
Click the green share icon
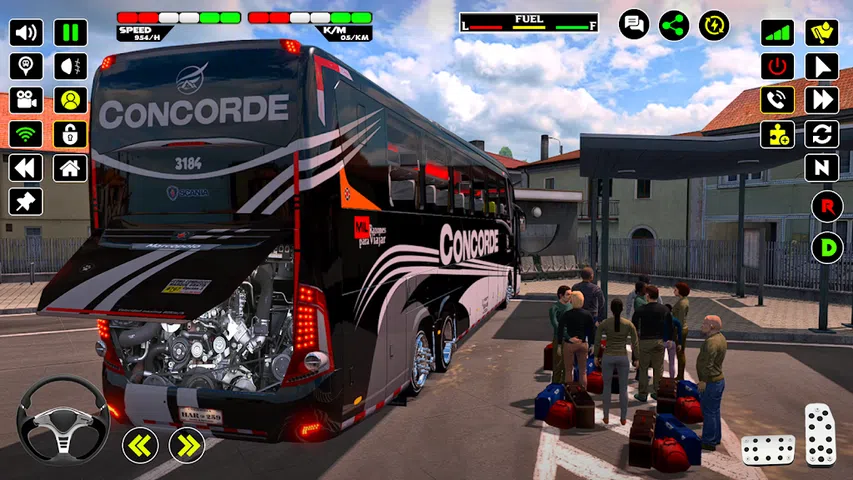pyautogui.click(x=674, y=24)
